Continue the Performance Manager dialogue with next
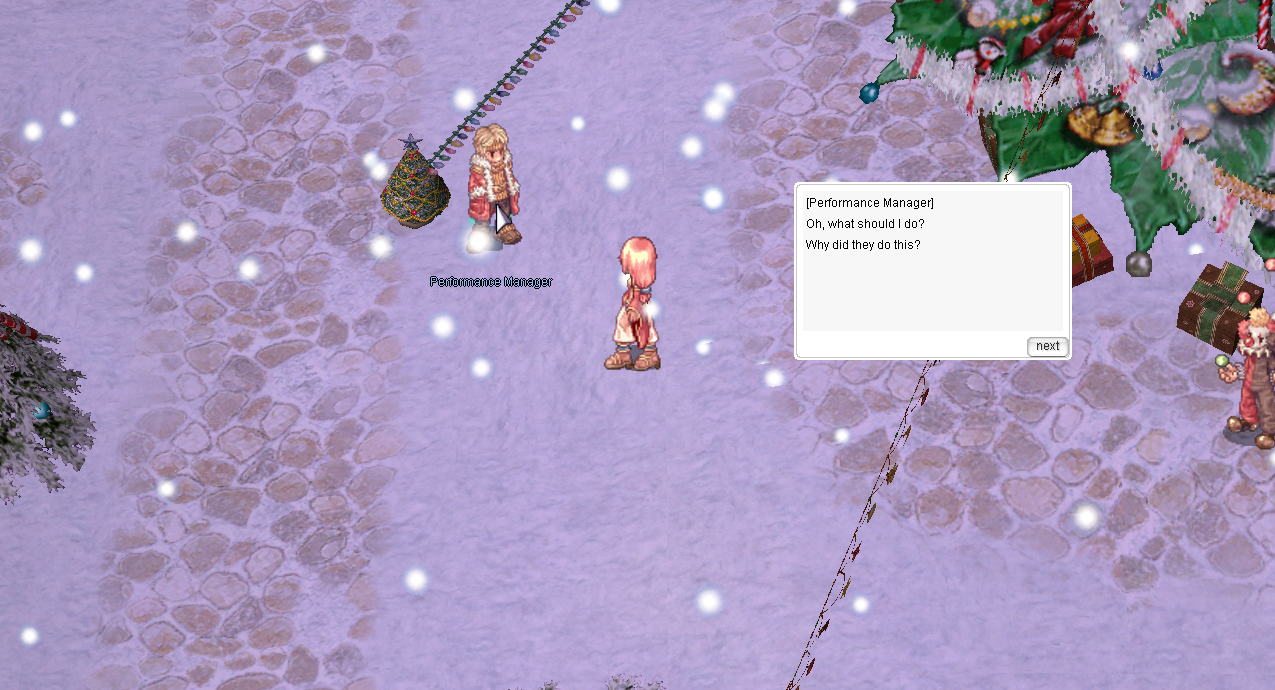 1047,346
